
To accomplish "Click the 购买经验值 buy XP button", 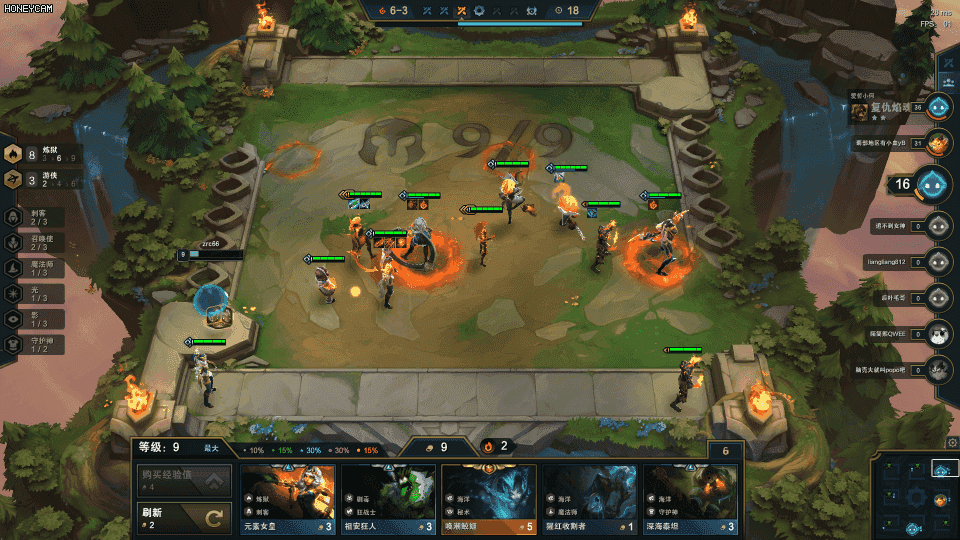I will pyautogui.click(x=184, y=481).
